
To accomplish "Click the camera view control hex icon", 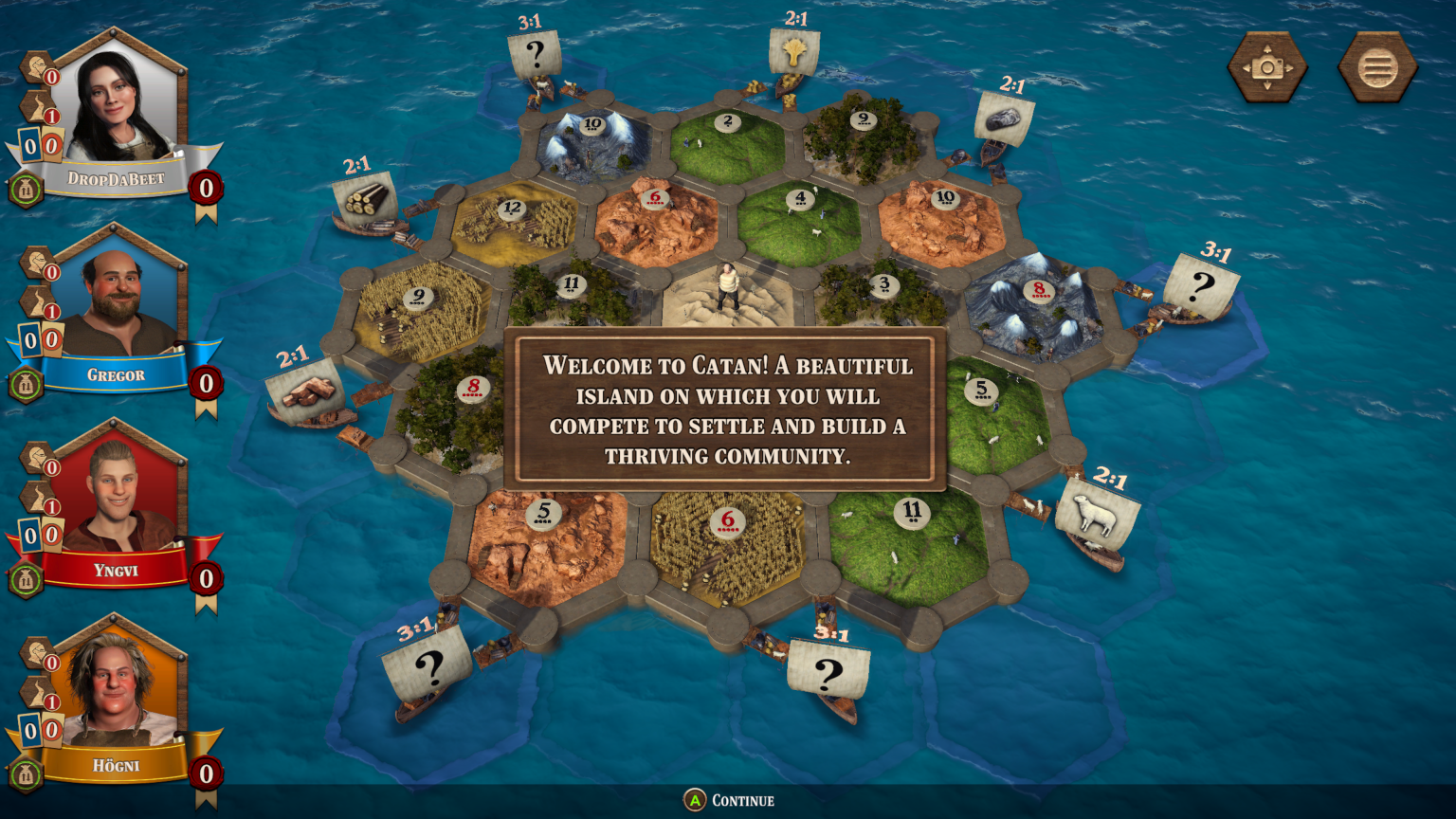I will [x=1267, y=66].
